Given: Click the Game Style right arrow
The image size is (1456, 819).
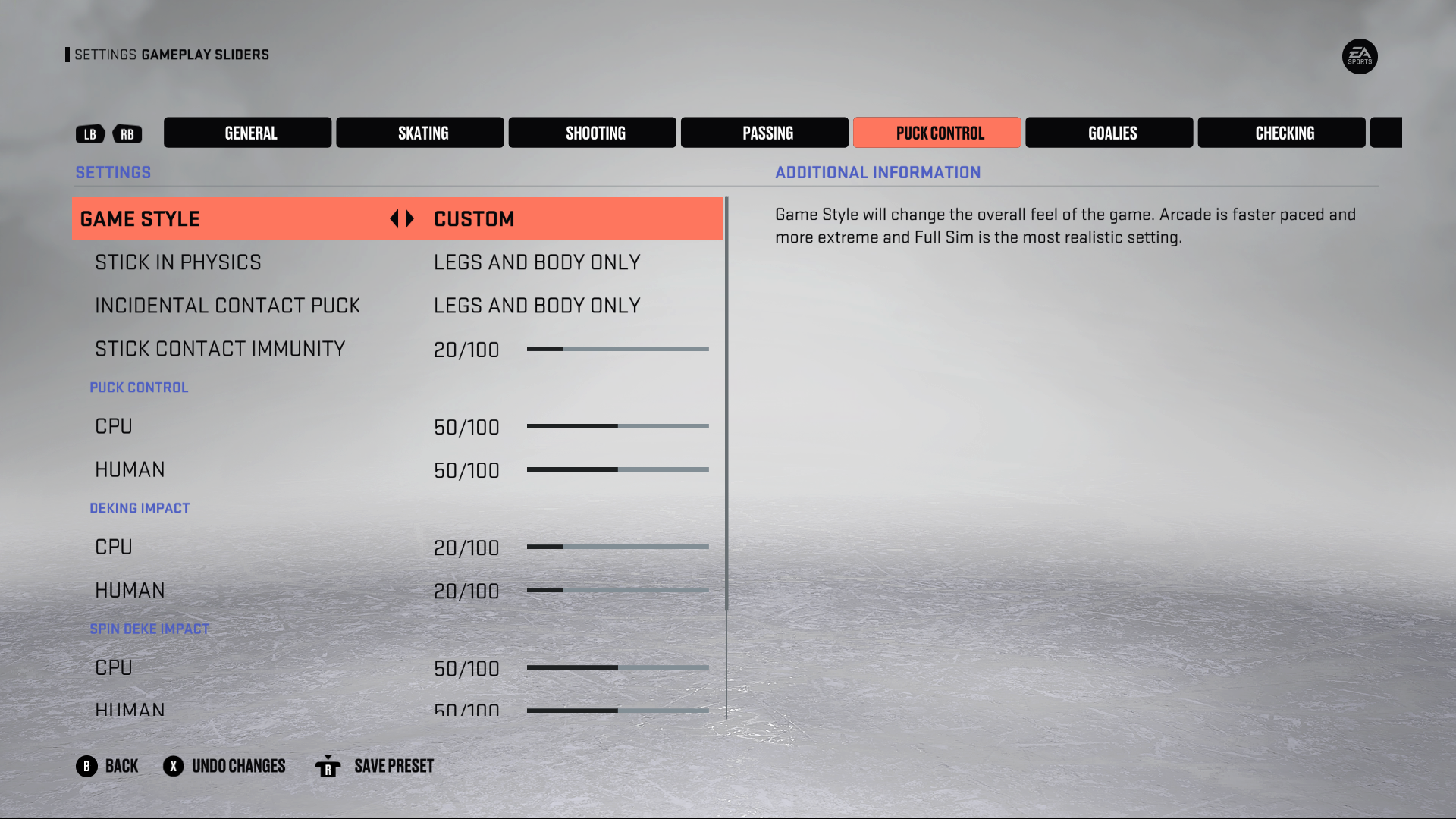Looking at the screenshot, I should [x=410, y=219].
